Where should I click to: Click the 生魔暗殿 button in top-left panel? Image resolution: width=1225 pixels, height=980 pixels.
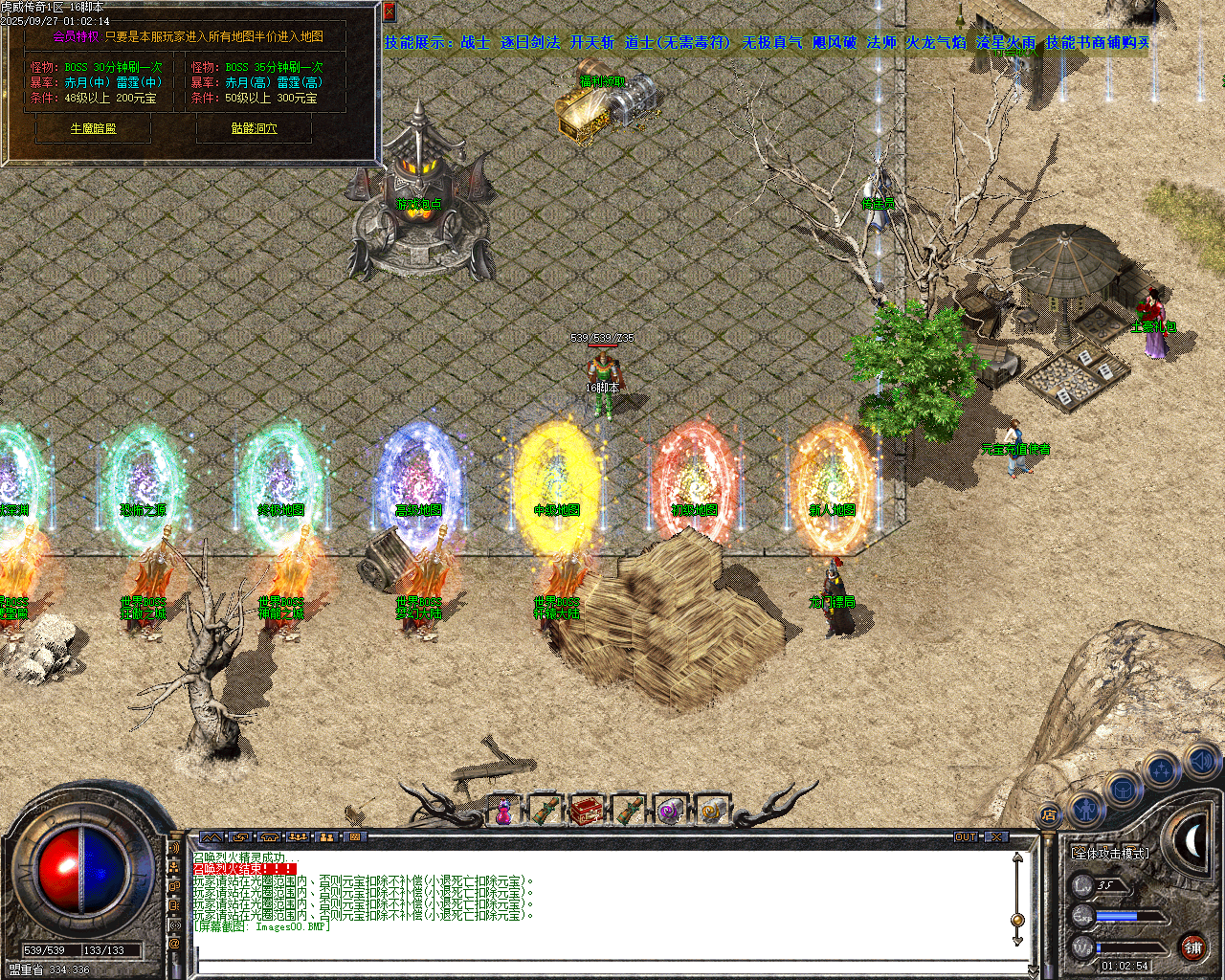93,128
